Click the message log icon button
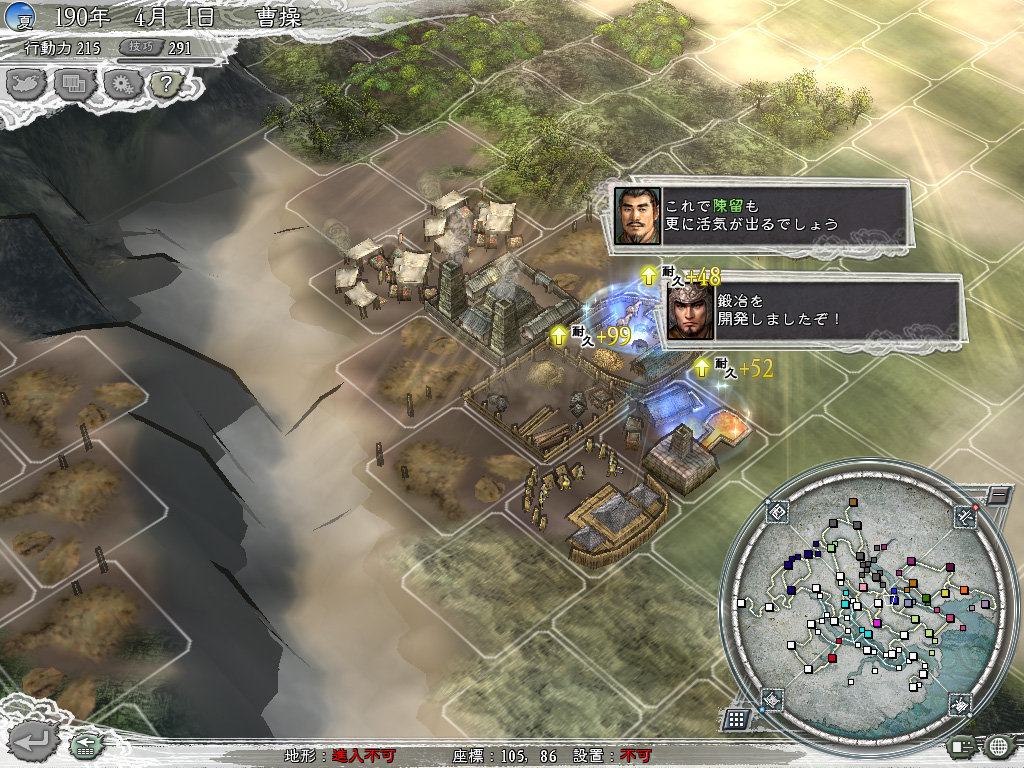 [x=962, y=745]
